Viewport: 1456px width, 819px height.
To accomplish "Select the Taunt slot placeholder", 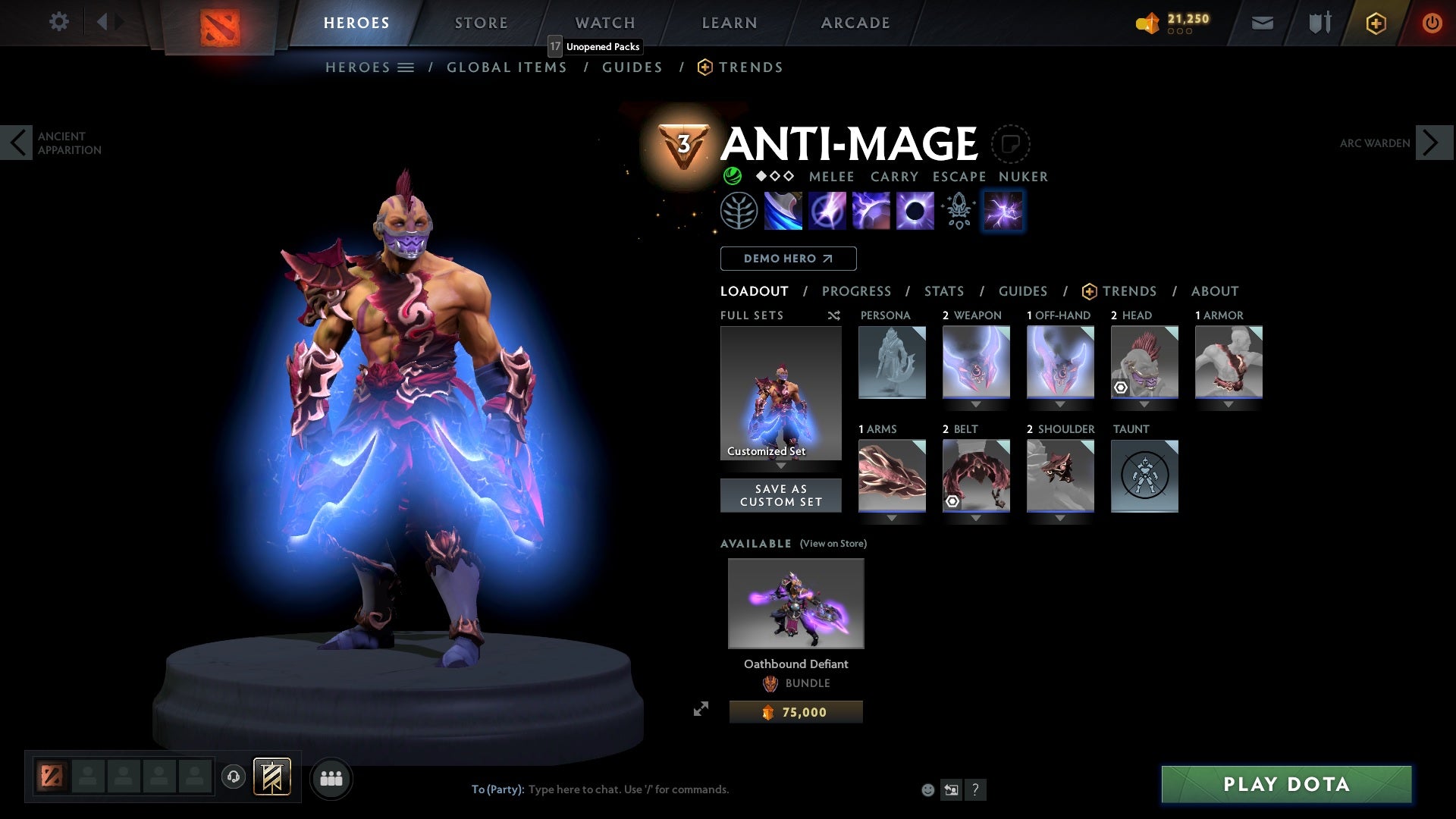I will 1144,475.
